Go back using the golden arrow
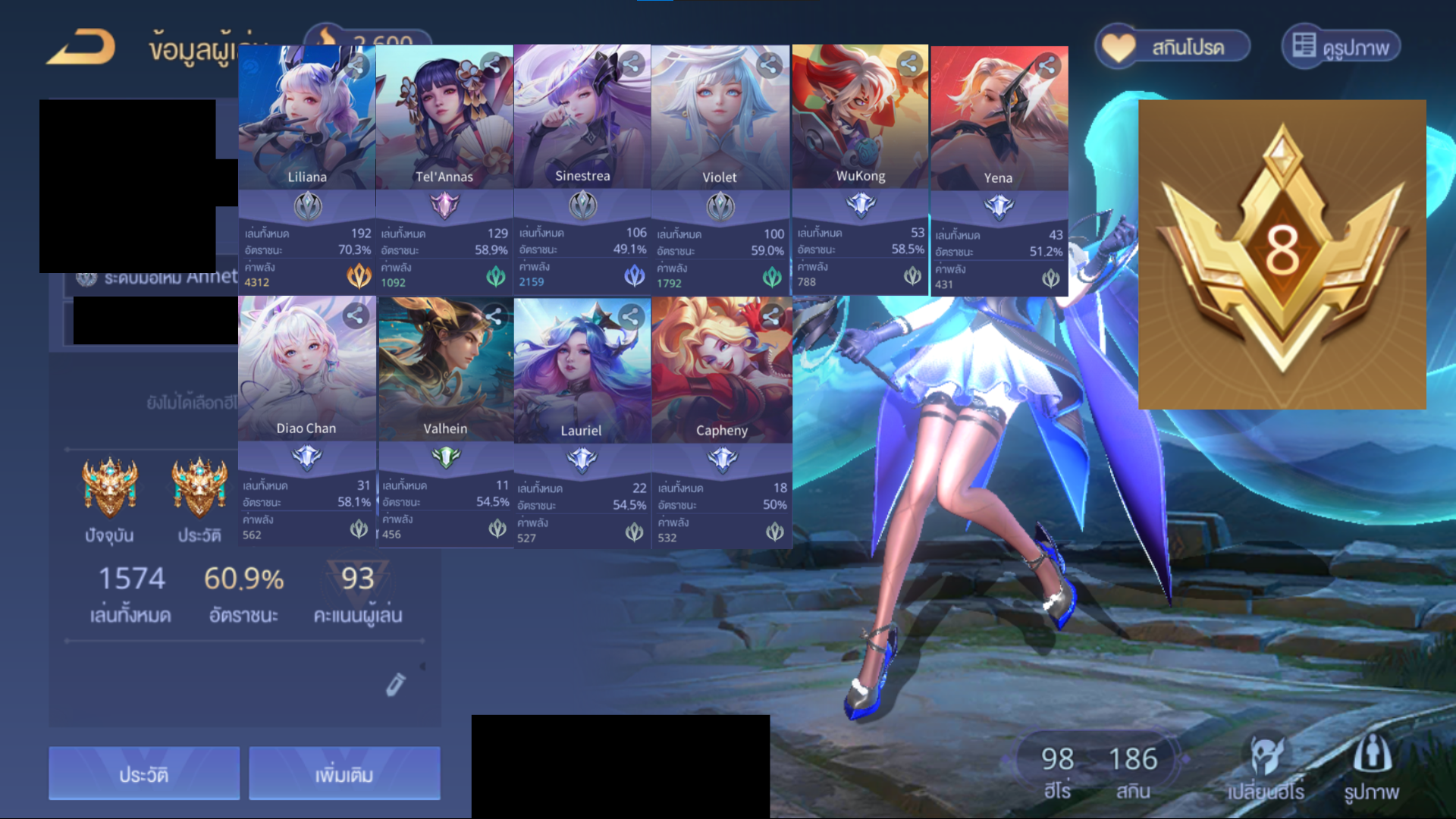Screen dimensions: 1456x819 click(x=82, y=47)
